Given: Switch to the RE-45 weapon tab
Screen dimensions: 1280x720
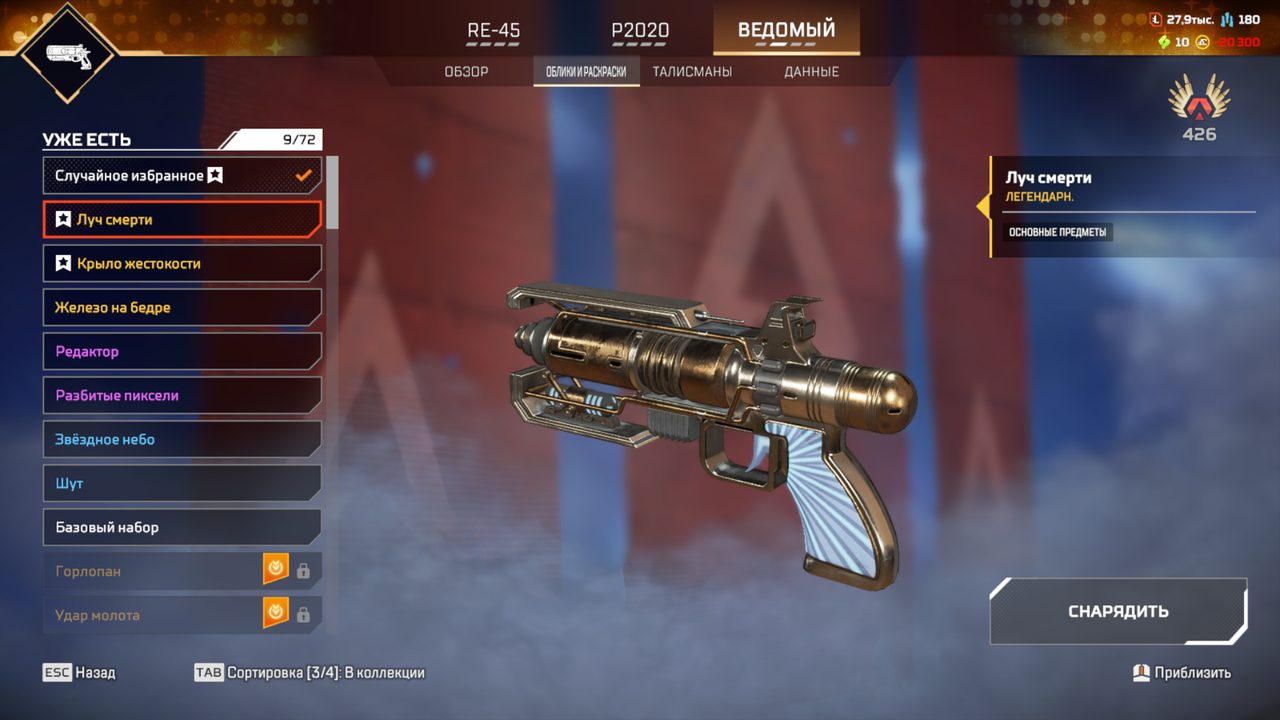Looking at the screenshot, I should pos(494,30).
